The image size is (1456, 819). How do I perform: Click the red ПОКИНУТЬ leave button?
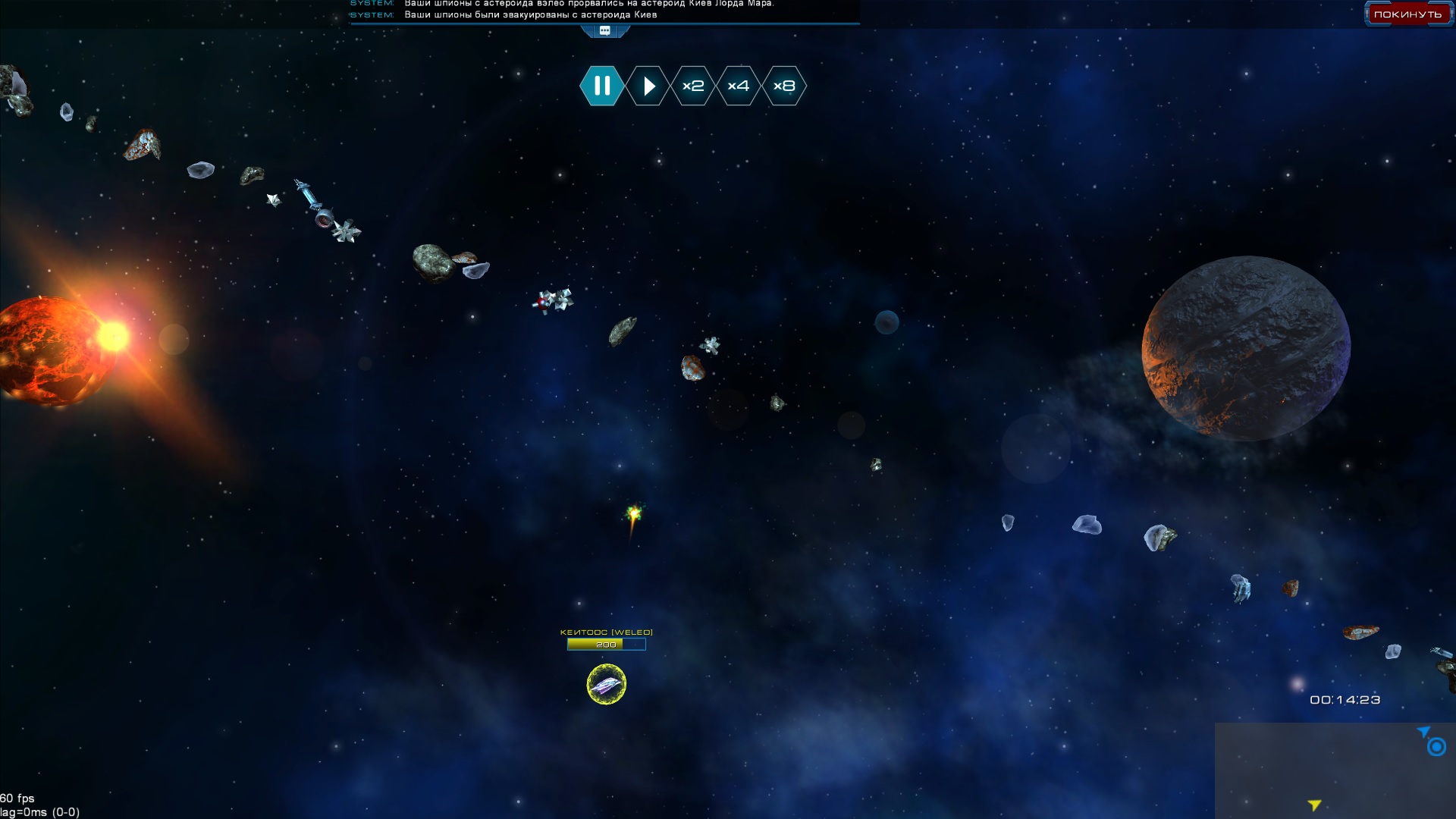point(1407,14)
